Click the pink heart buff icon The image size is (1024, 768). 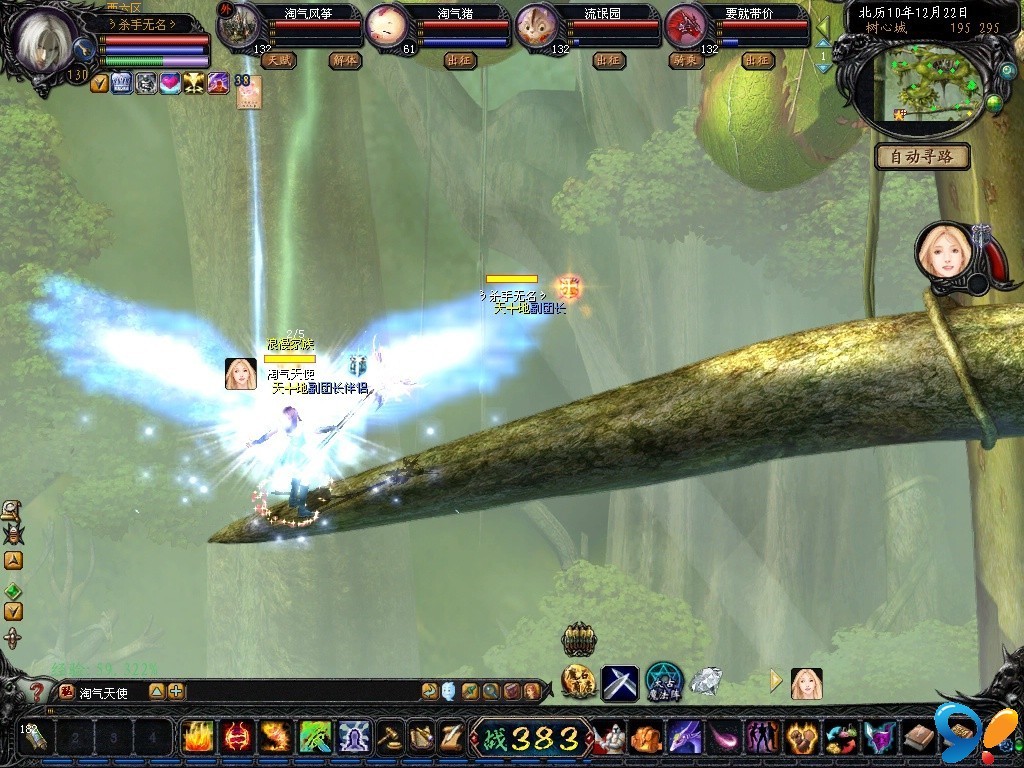tap(170, 84)
